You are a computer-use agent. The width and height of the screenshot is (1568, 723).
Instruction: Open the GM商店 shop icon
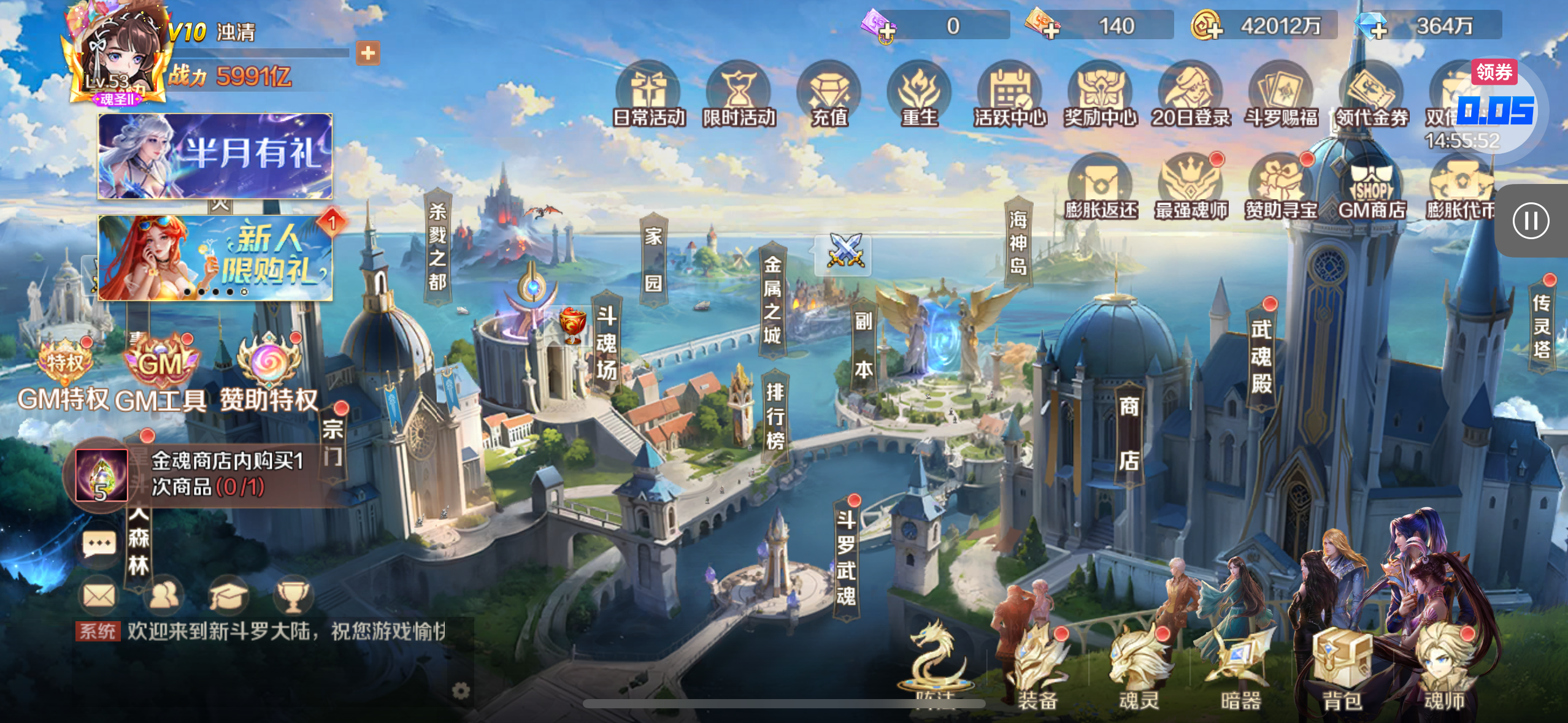pyautogui.click(x=1372, y=188)
